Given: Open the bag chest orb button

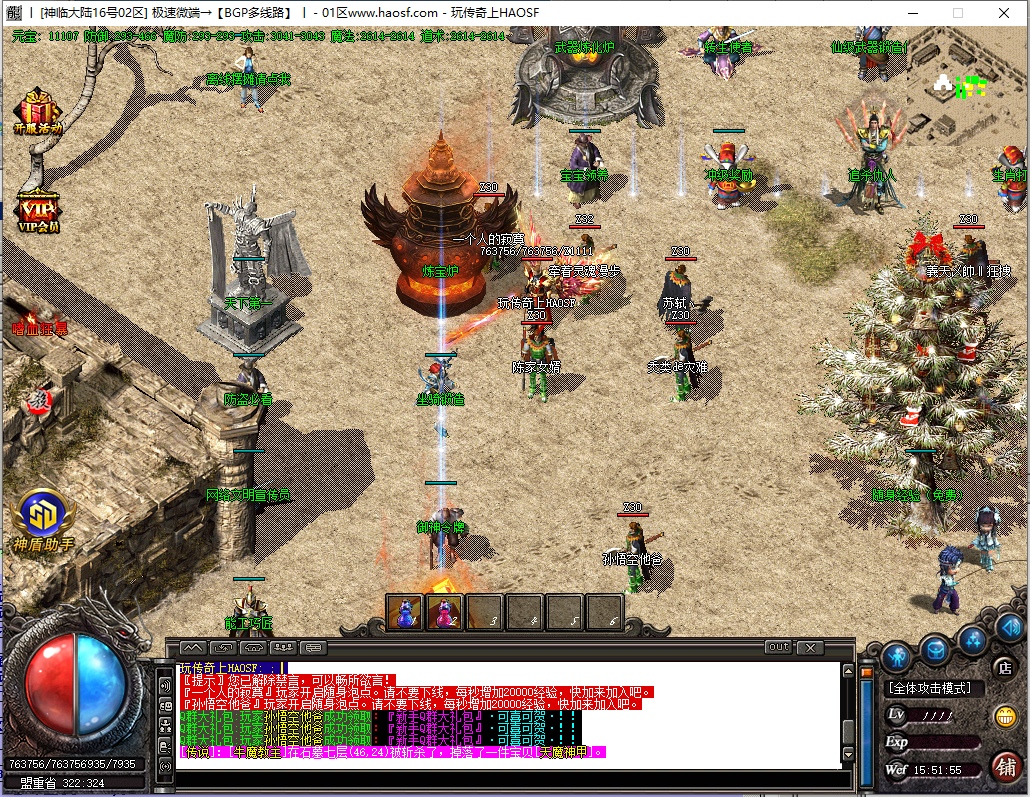Looking at the screenshot, I should pos(935,649).
